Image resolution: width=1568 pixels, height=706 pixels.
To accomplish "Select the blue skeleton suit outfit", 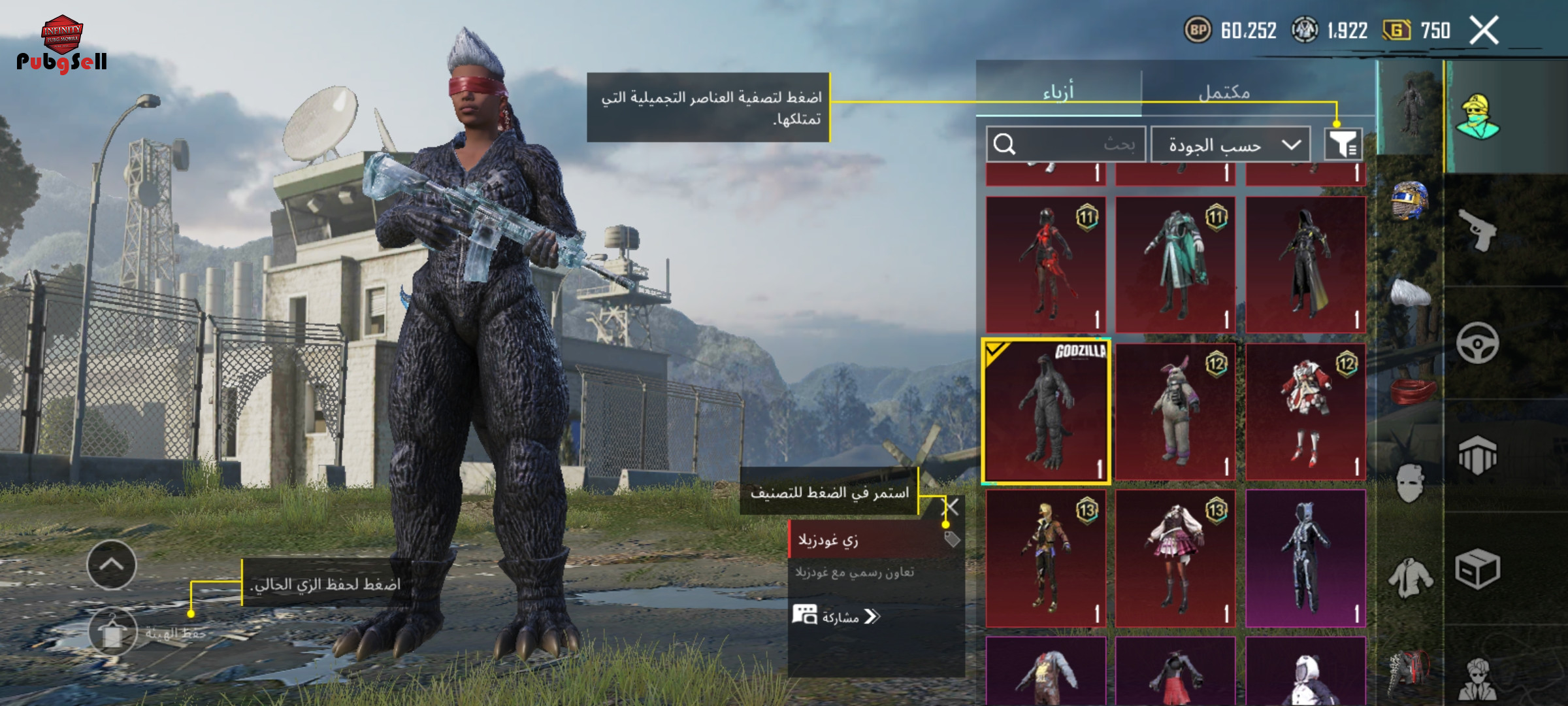I will 1305,559.
